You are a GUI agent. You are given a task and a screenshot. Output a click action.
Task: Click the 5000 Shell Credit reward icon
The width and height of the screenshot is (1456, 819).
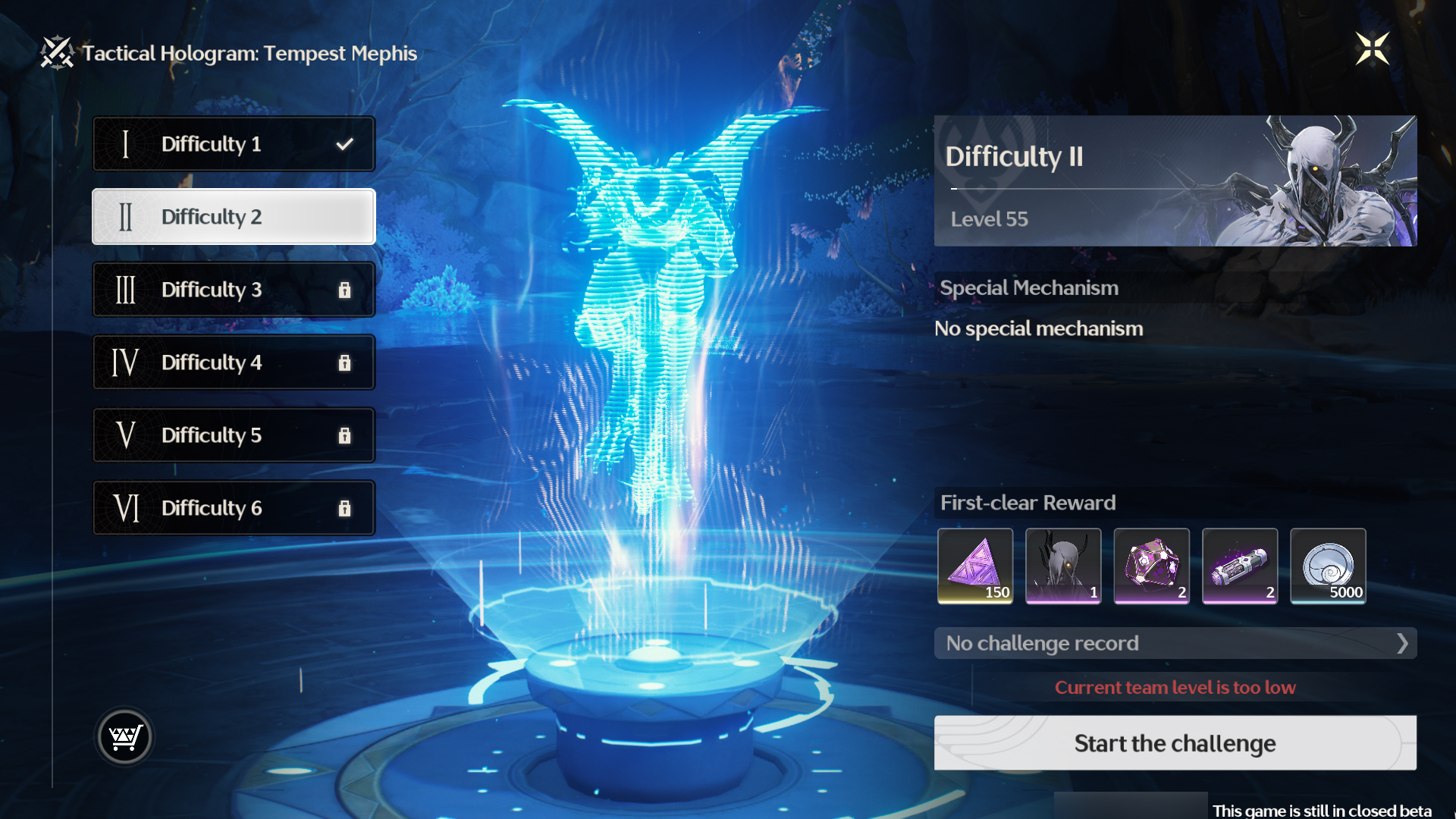(x=1327, y=566)
